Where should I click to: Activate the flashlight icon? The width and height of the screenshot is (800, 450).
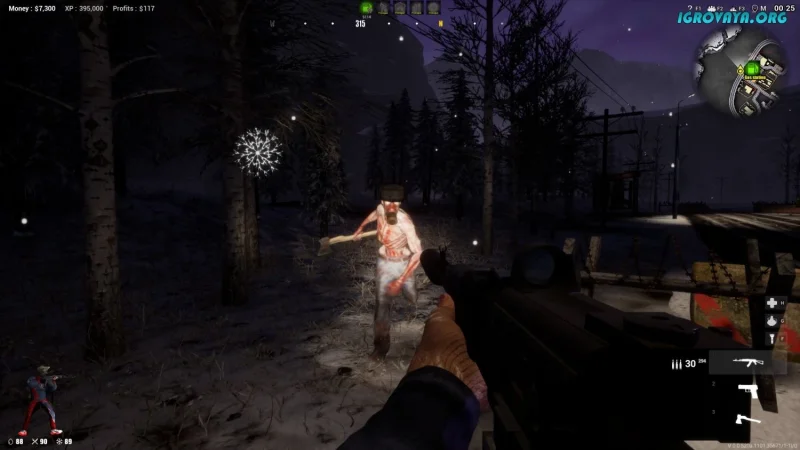pos(771,340)
